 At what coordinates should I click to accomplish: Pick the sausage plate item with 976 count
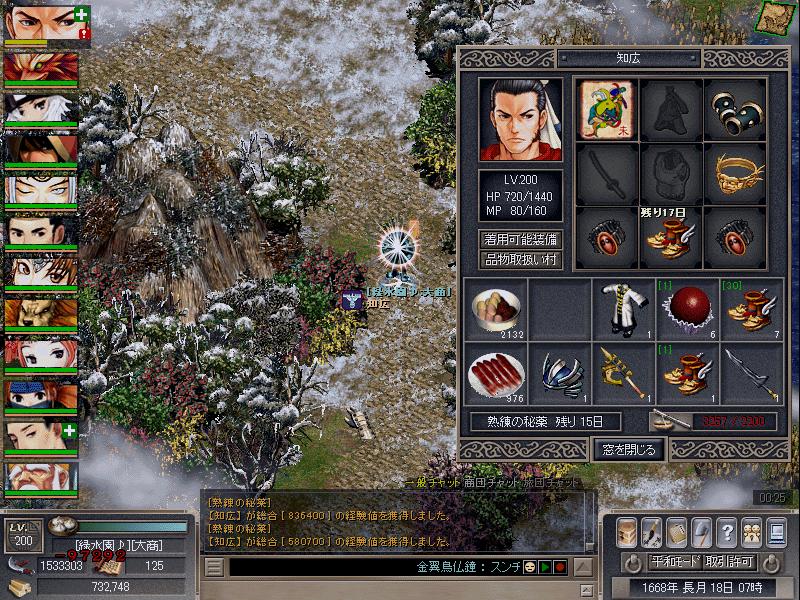[494, 372]
